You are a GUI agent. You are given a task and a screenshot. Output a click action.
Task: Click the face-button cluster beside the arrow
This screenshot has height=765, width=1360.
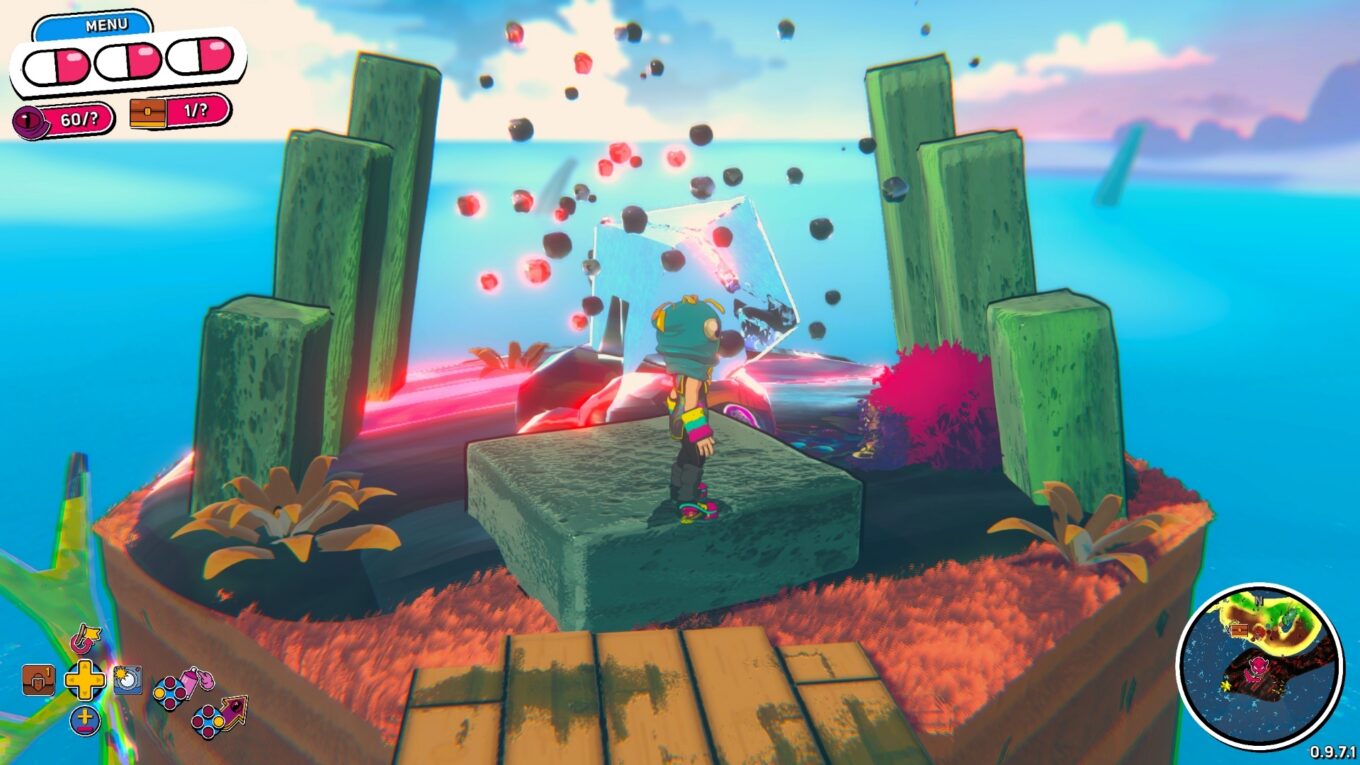(207, 721)
